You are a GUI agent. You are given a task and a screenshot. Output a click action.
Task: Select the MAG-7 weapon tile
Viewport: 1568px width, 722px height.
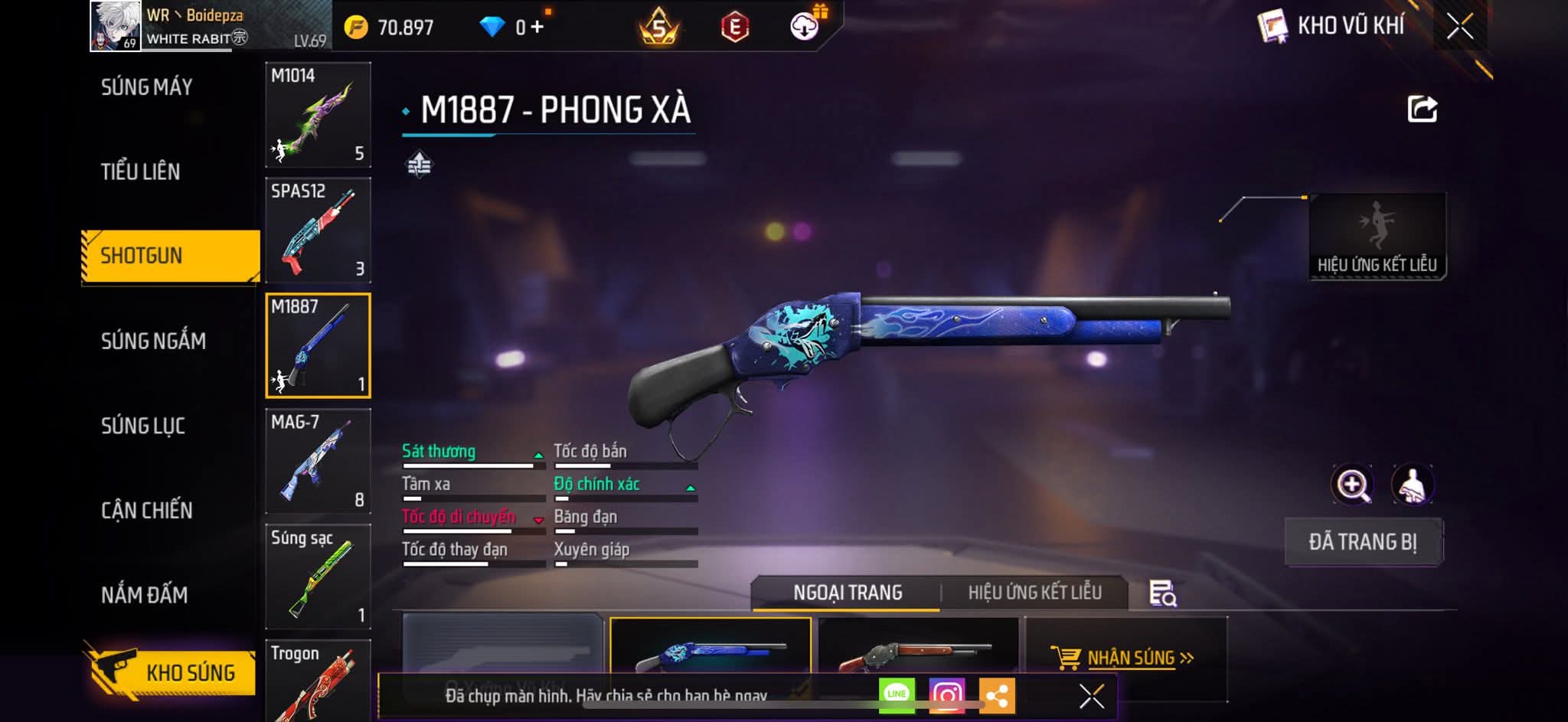click(x=318, y=461)
